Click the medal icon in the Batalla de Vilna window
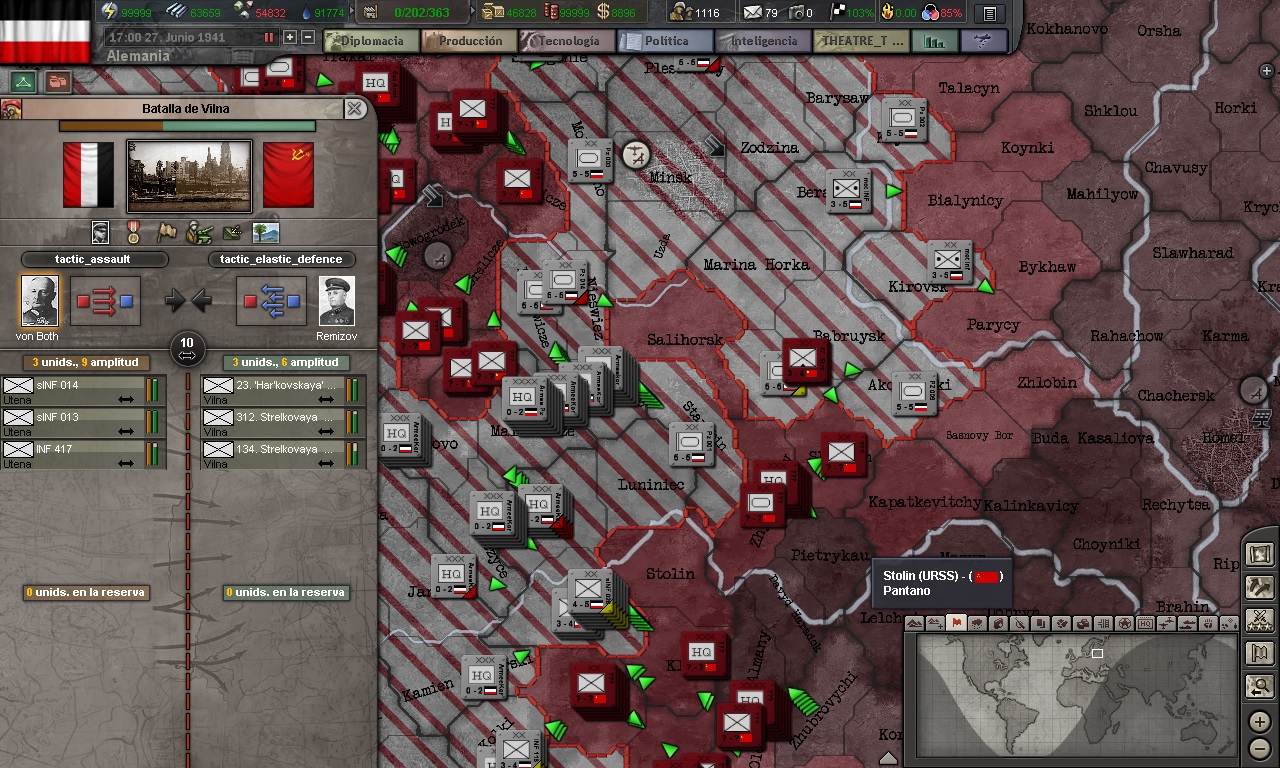The height and width of the screenshot is (768, 1280). [133, 232]
